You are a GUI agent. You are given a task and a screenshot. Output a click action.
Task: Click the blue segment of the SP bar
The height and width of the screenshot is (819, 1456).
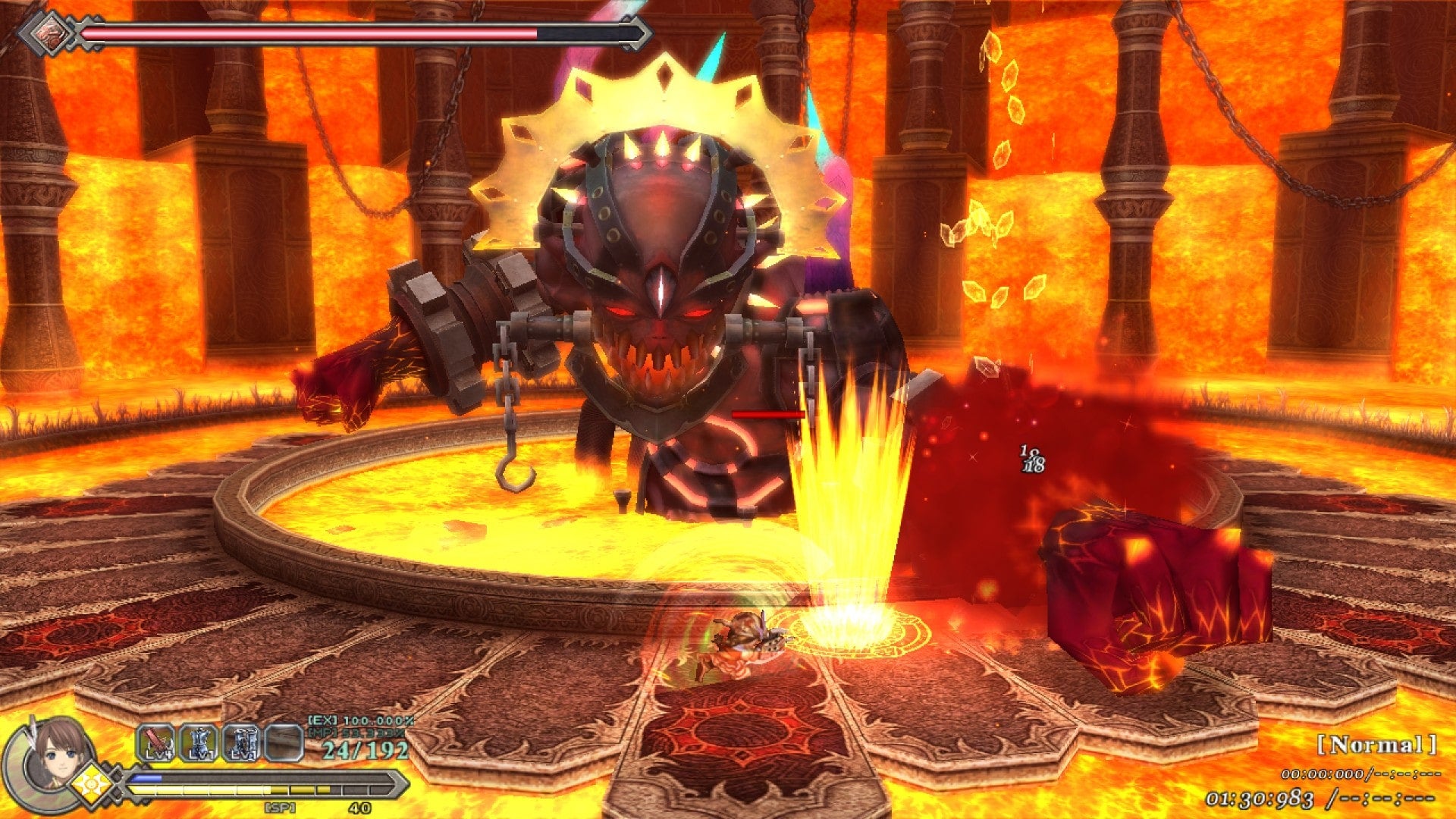click(x=146, y=777)
